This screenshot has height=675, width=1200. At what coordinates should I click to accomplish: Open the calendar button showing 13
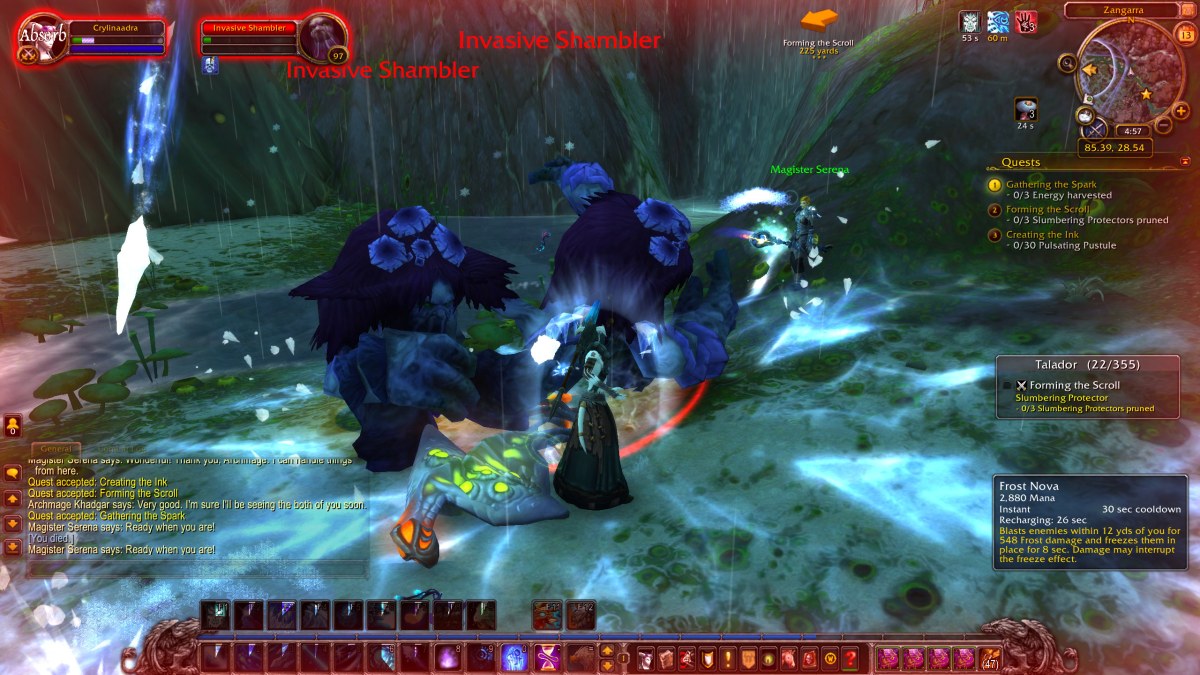click(x=1186, y=35)
